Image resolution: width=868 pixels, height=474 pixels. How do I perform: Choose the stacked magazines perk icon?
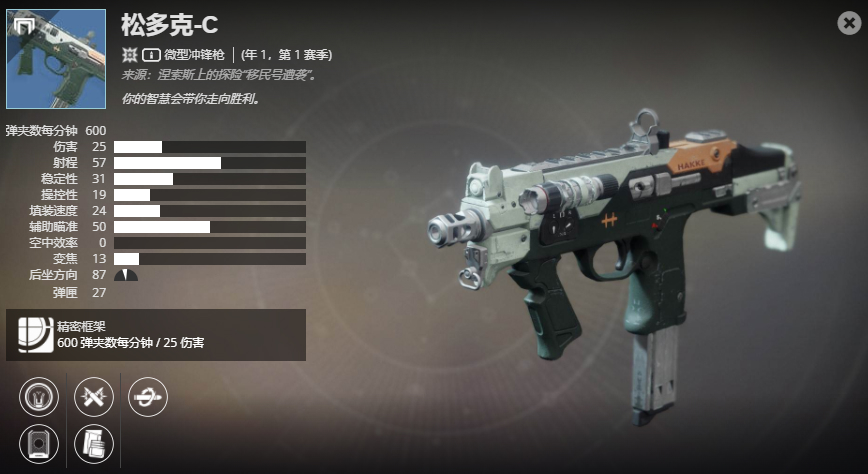click(94, 443)
